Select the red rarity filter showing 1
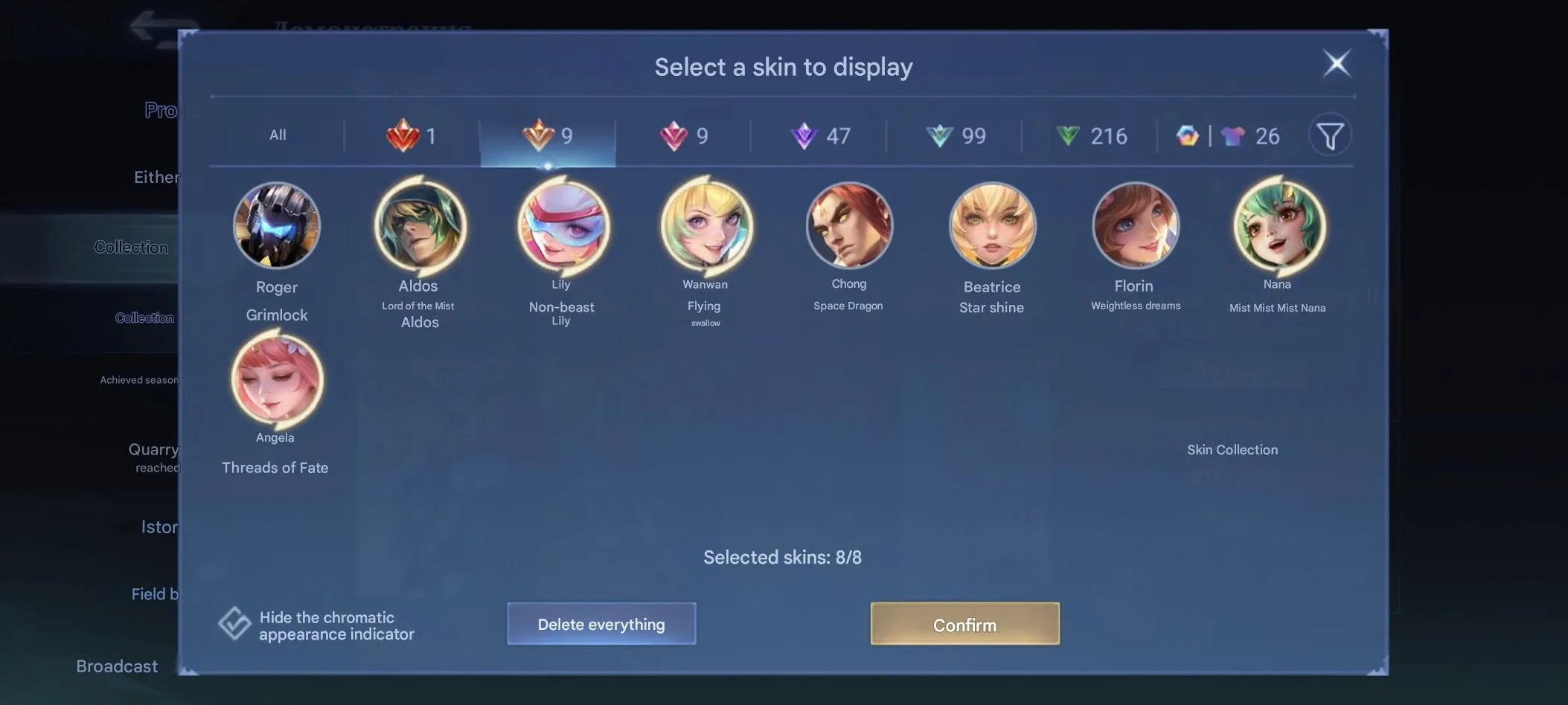The height and width of the screenshot is (705, 1568). (412, 135)
